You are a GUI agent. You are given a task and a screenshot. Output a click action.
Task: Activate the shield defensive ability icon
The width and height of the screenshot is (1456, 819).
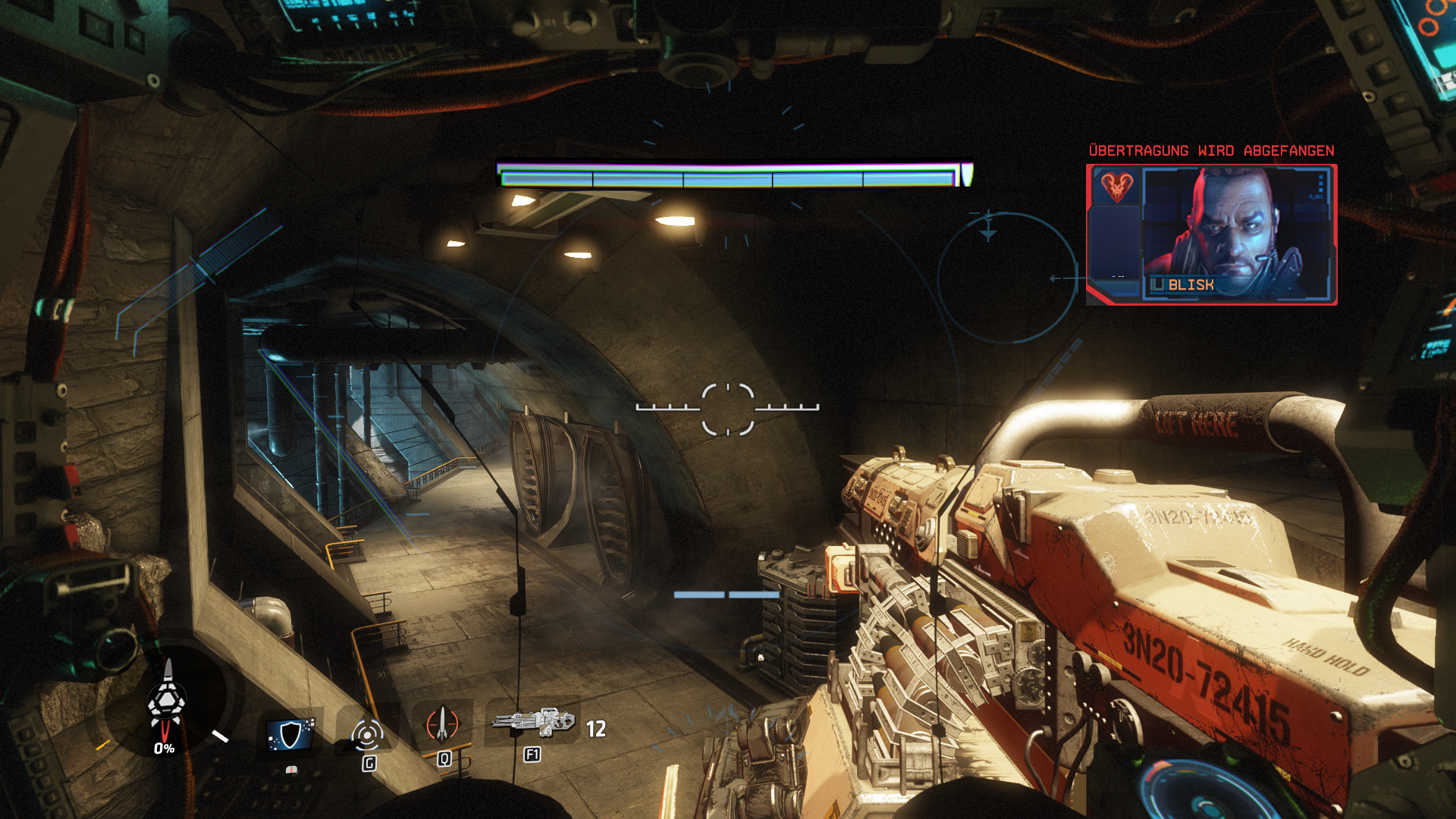click(x=290, y=734)
